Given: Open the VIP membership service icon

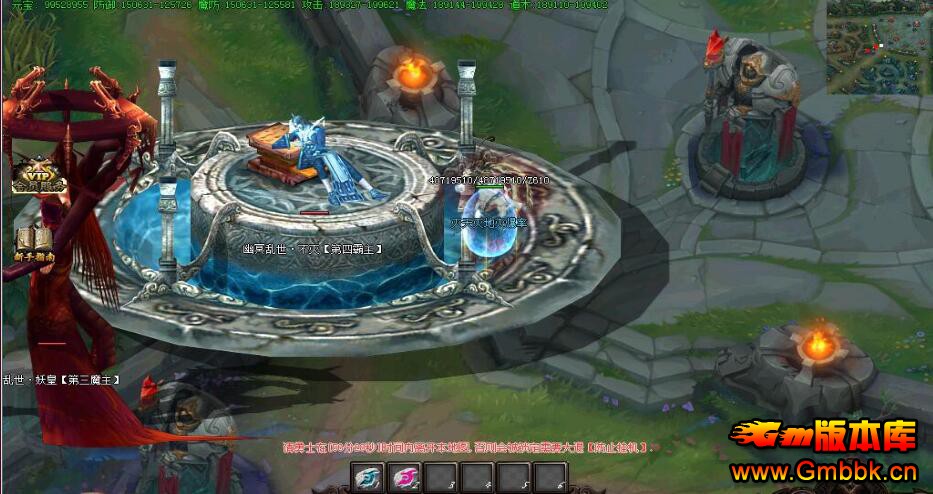Looking at the screenshot, I should [37, 174].
